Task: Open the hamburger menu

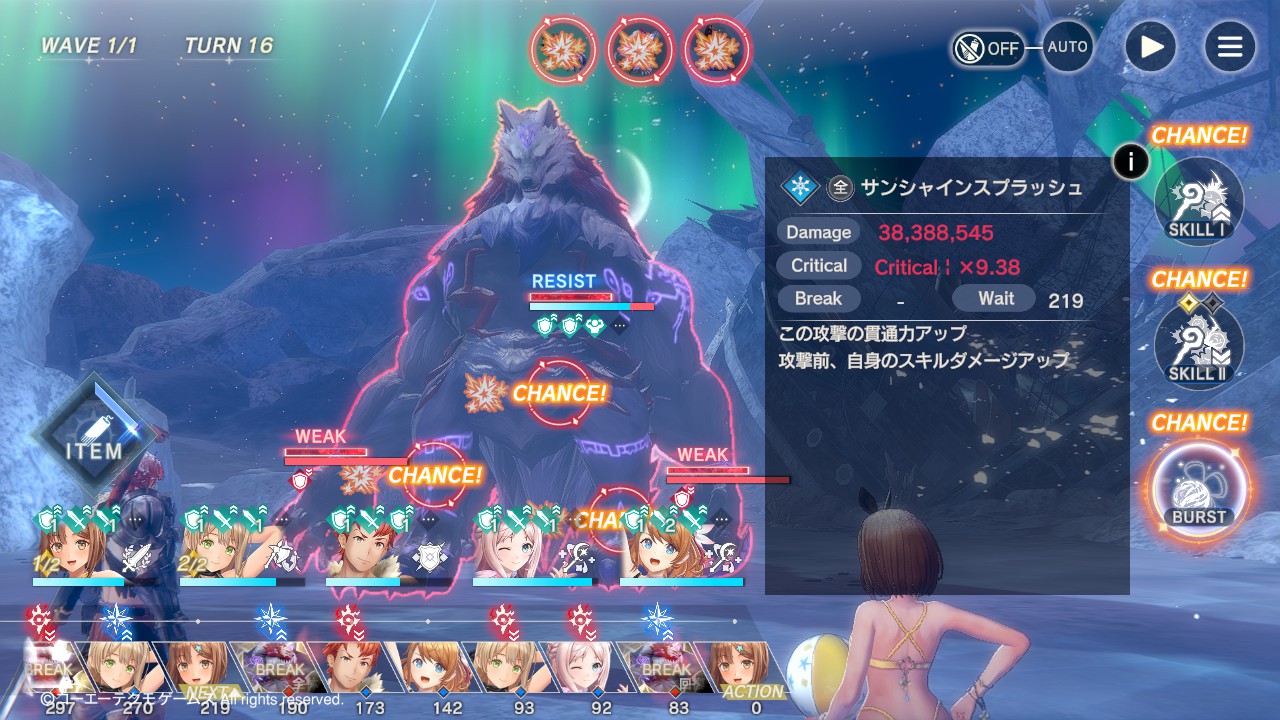Action: pos(1229,47)
